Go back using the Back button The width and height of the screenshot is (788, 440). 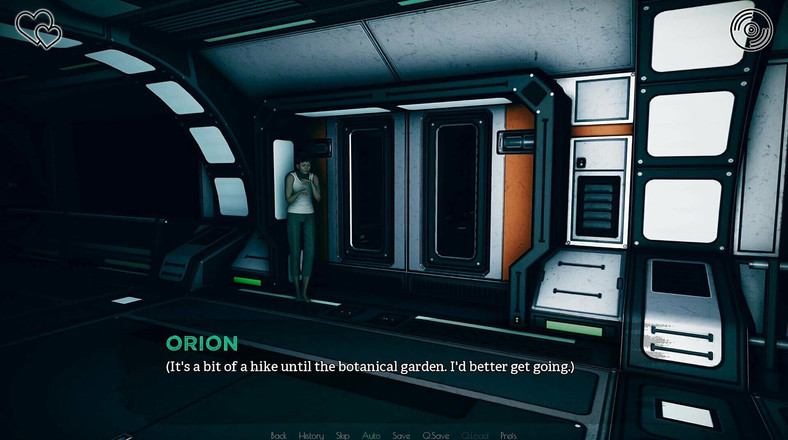(279, 435)
